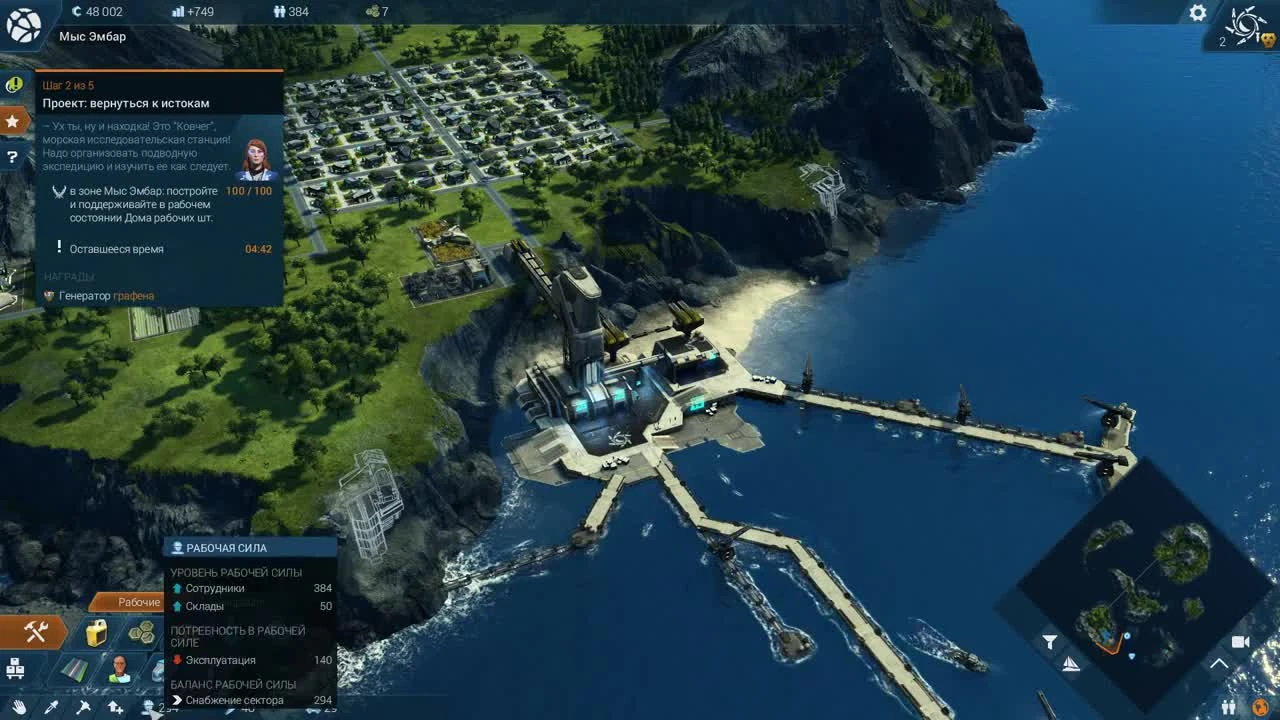
Task: Expand the minimap with the chevron arrow
Action: coord(1220,661)
